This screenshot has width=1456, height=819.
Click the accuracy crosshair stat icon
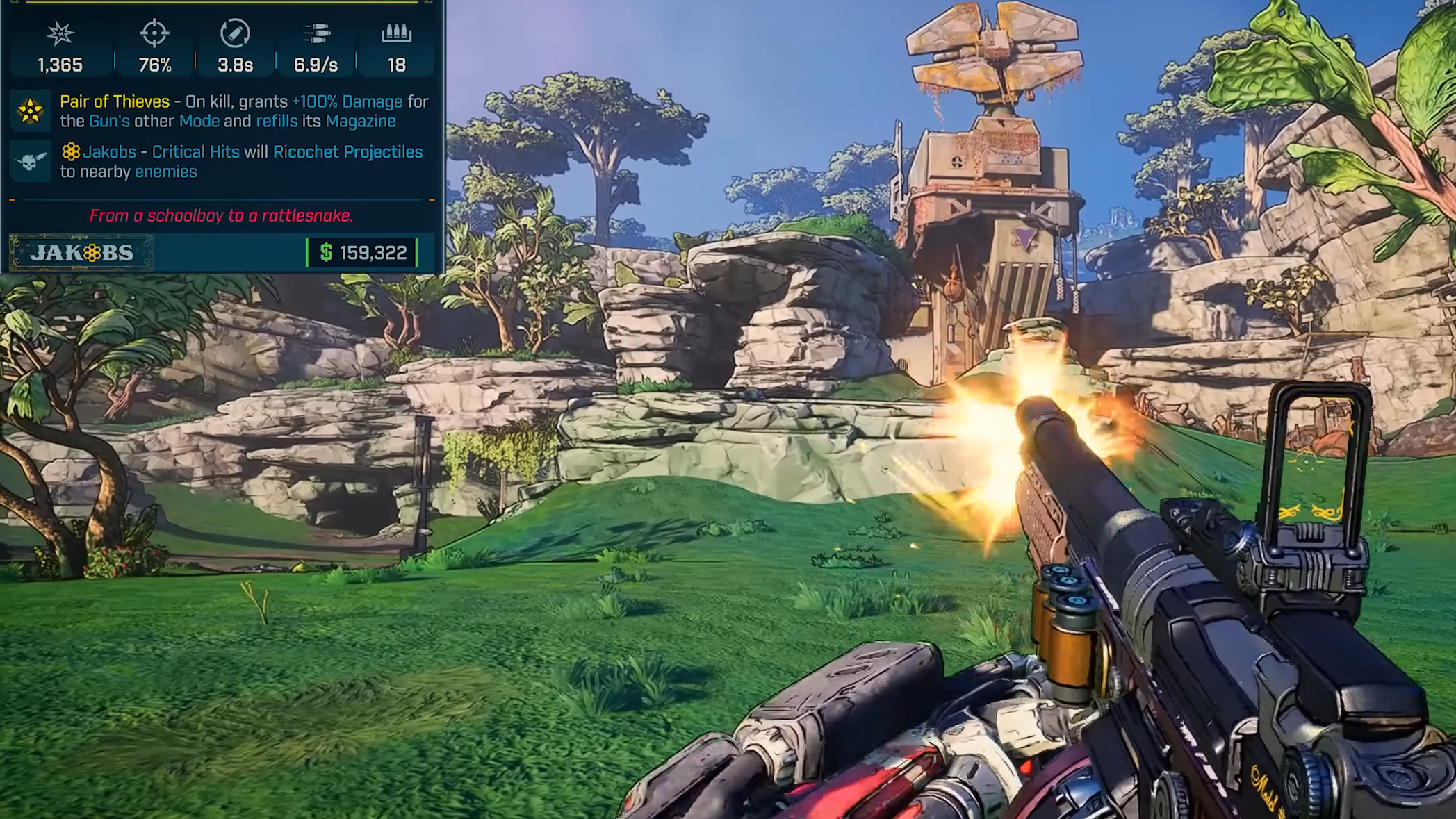tap(154, 33)
